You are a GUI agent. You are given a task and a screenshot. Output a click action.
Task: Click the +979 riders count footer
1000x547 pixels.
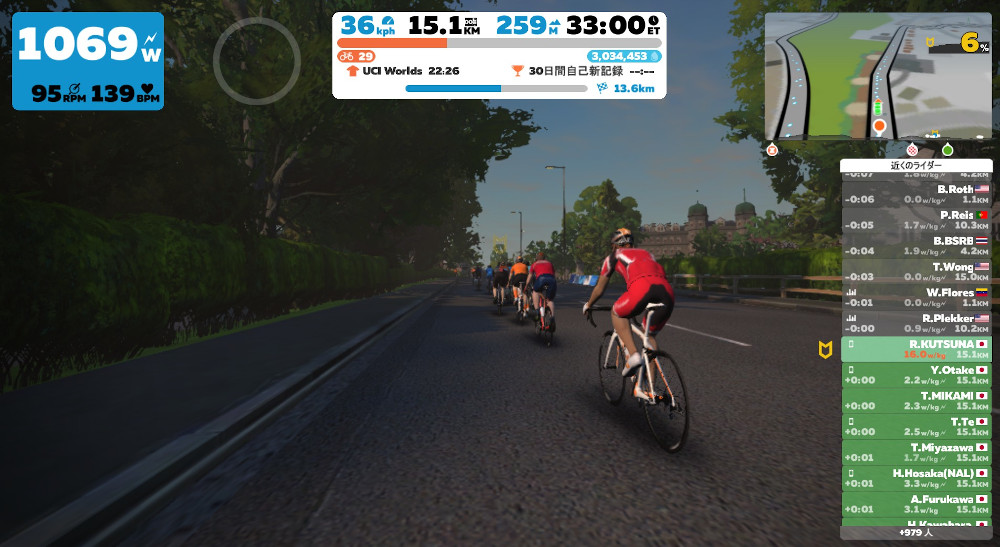[x=916, y=533]
